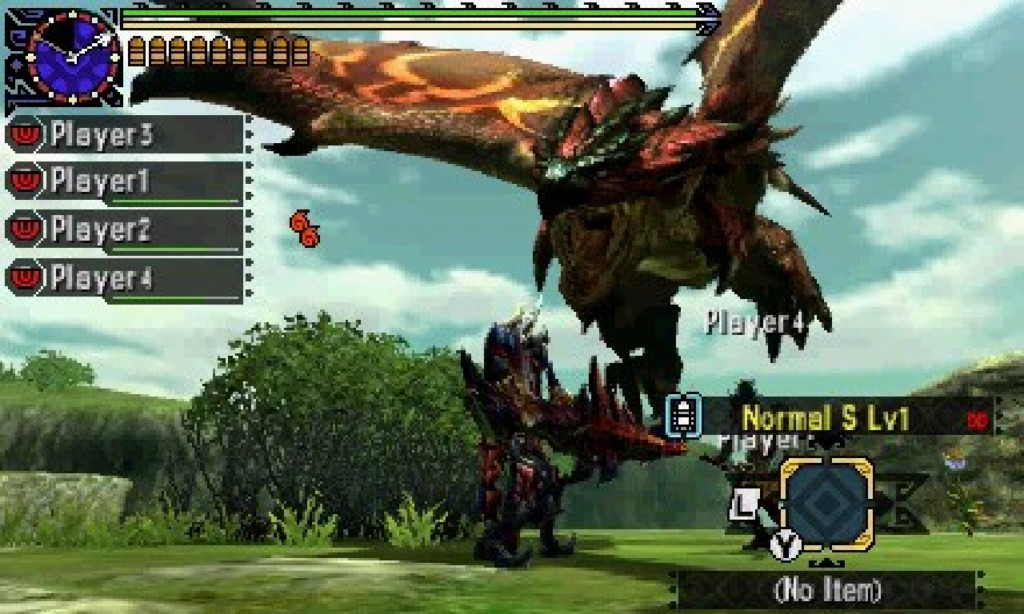Viewport: 1024px width, 614px height.
Task: Click the bullet ammo type icon
Action: coord(683,416)
